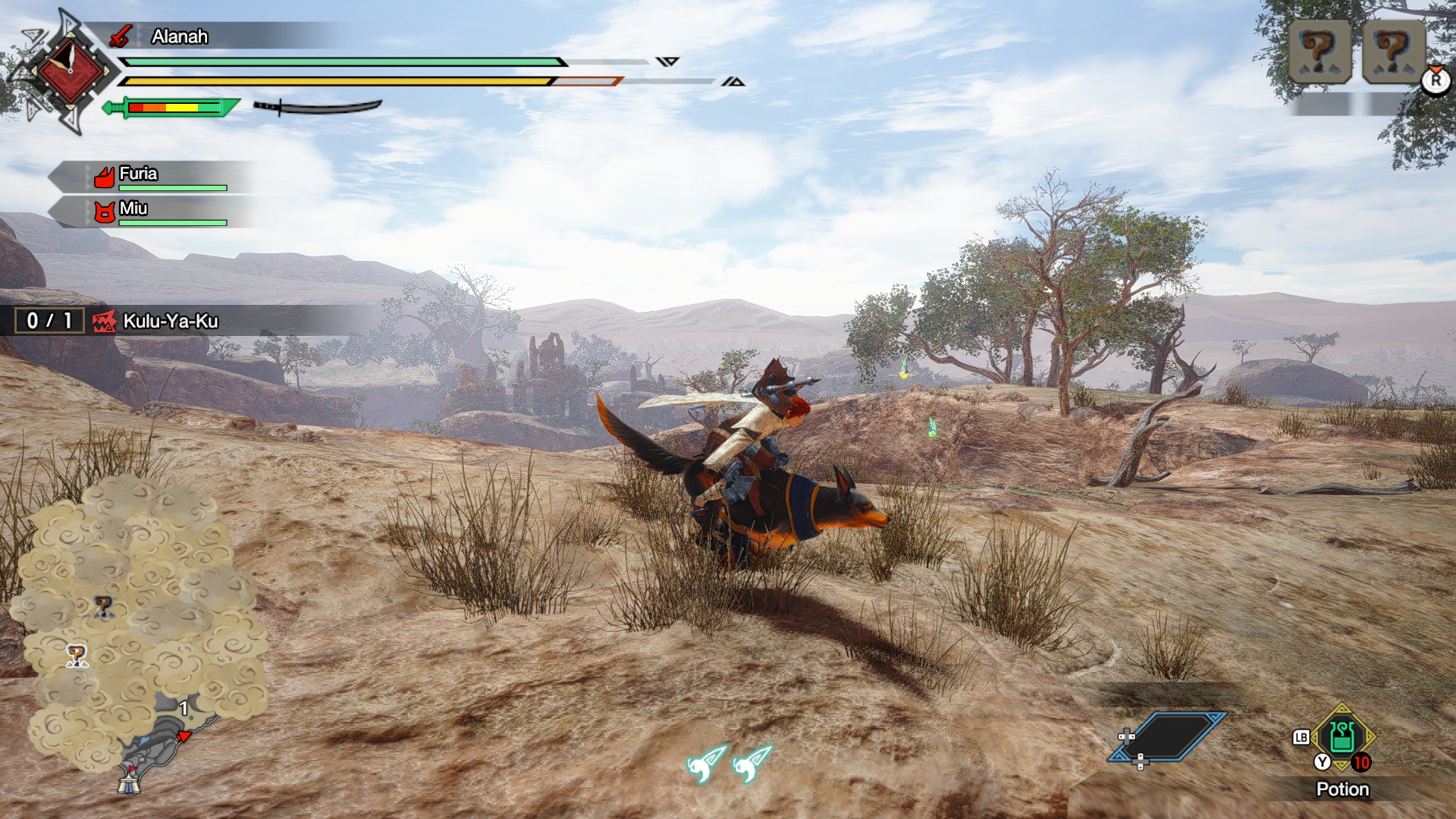Click the red quest clock emblem
This screenshot has width=1456, height=819.
70,71
